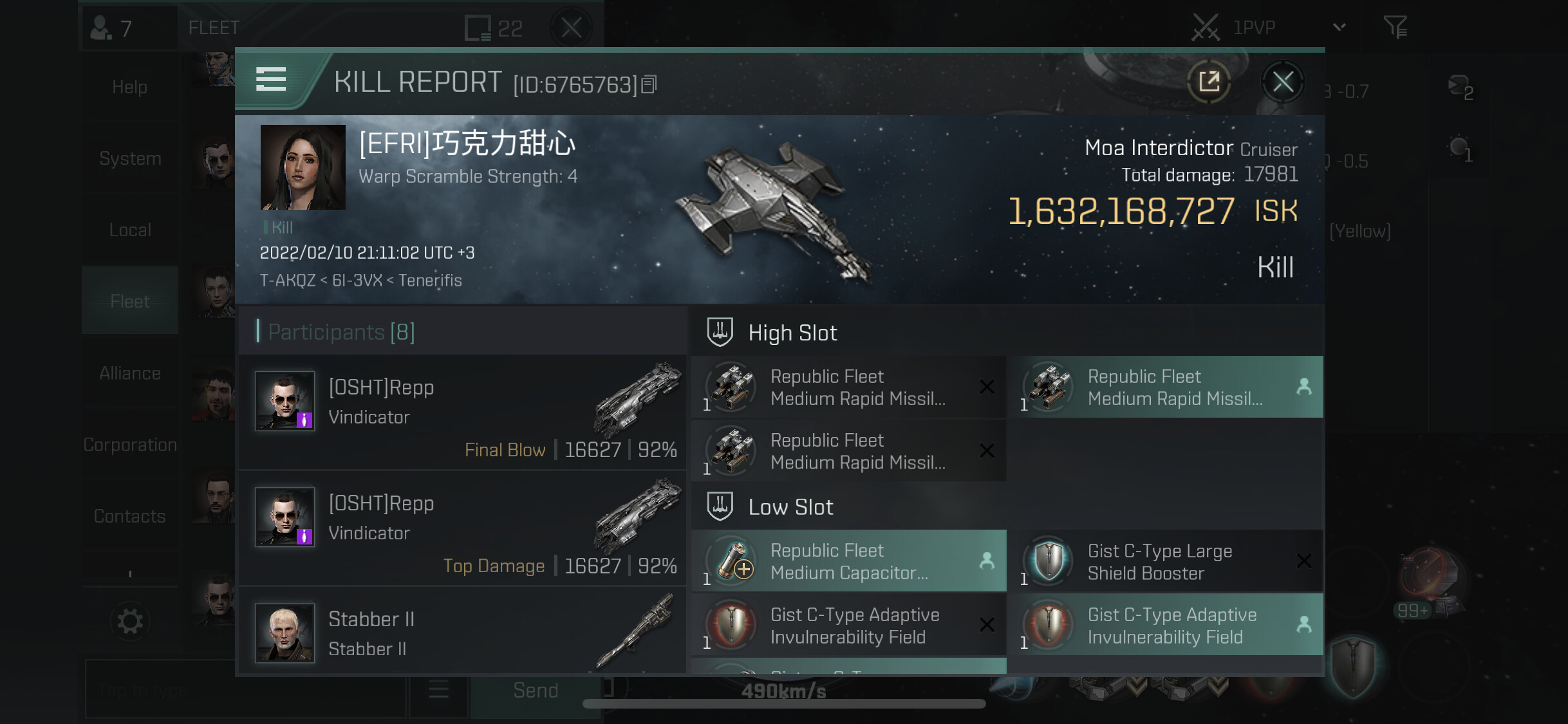
Task: View victim pilot portrait
Action: click(303, 167)
